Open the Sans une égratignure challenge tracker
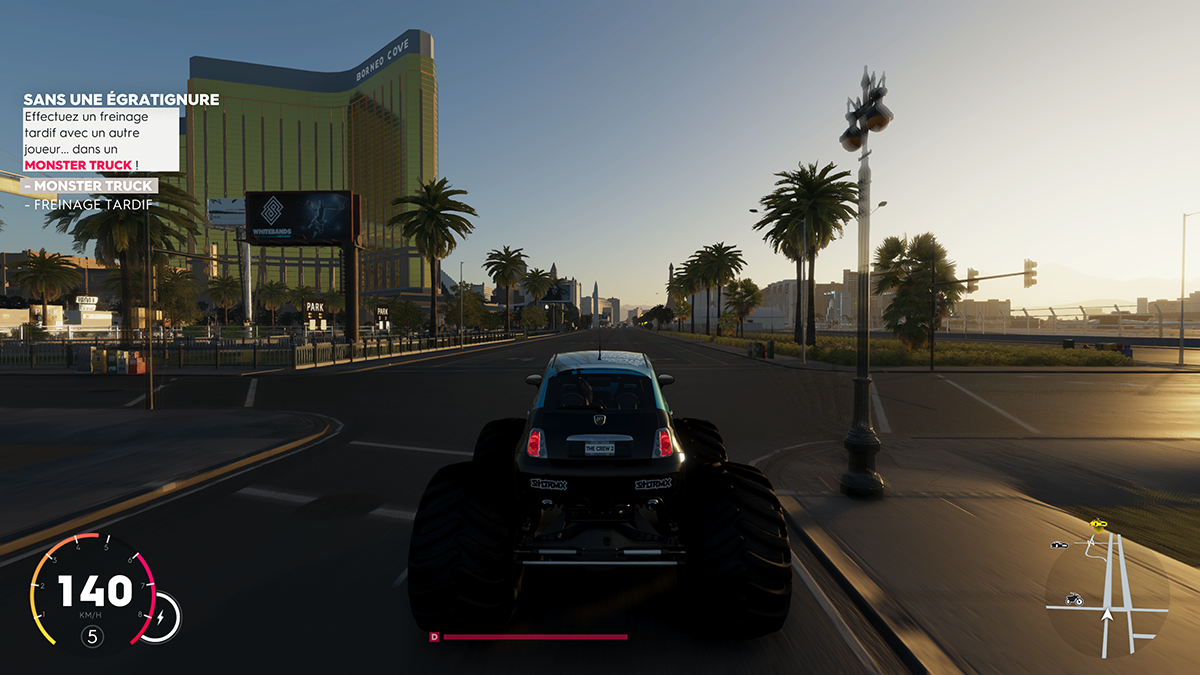Viewport: 1200px width, 675px height. coord(121,100)
